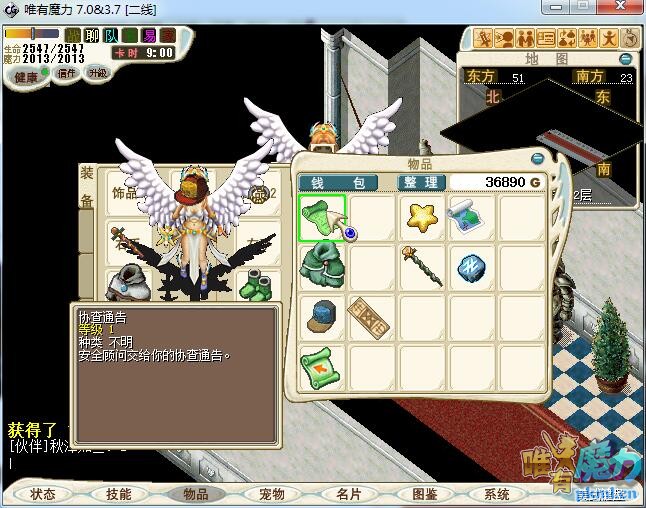
Task: Open the 宠物 pet menu
Action: coord(272,494)
